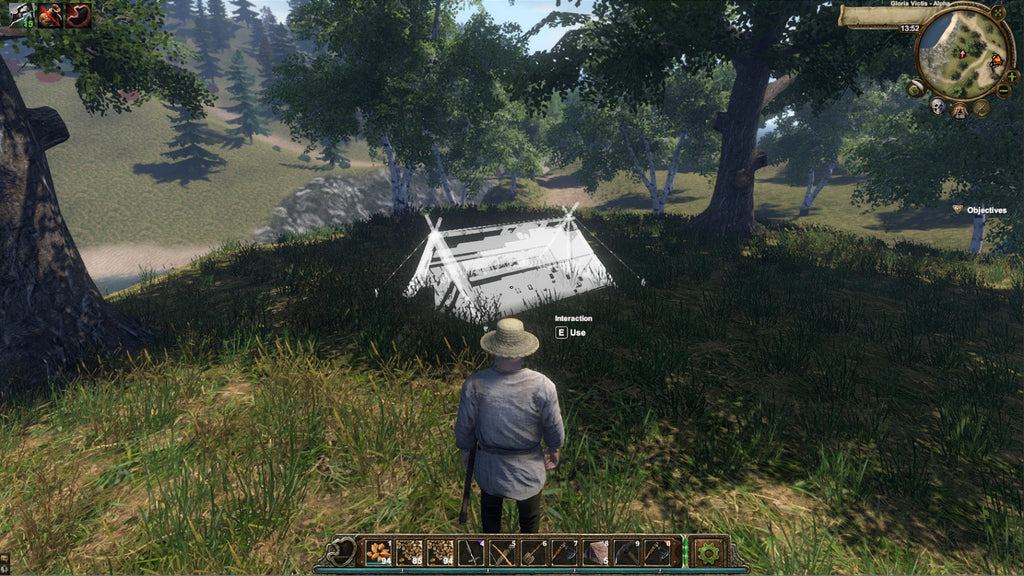Image resolution: width=1024 pixels, height=576 pixels.
Task: Click the skull icon below the minimap
Action: point(938,106)
